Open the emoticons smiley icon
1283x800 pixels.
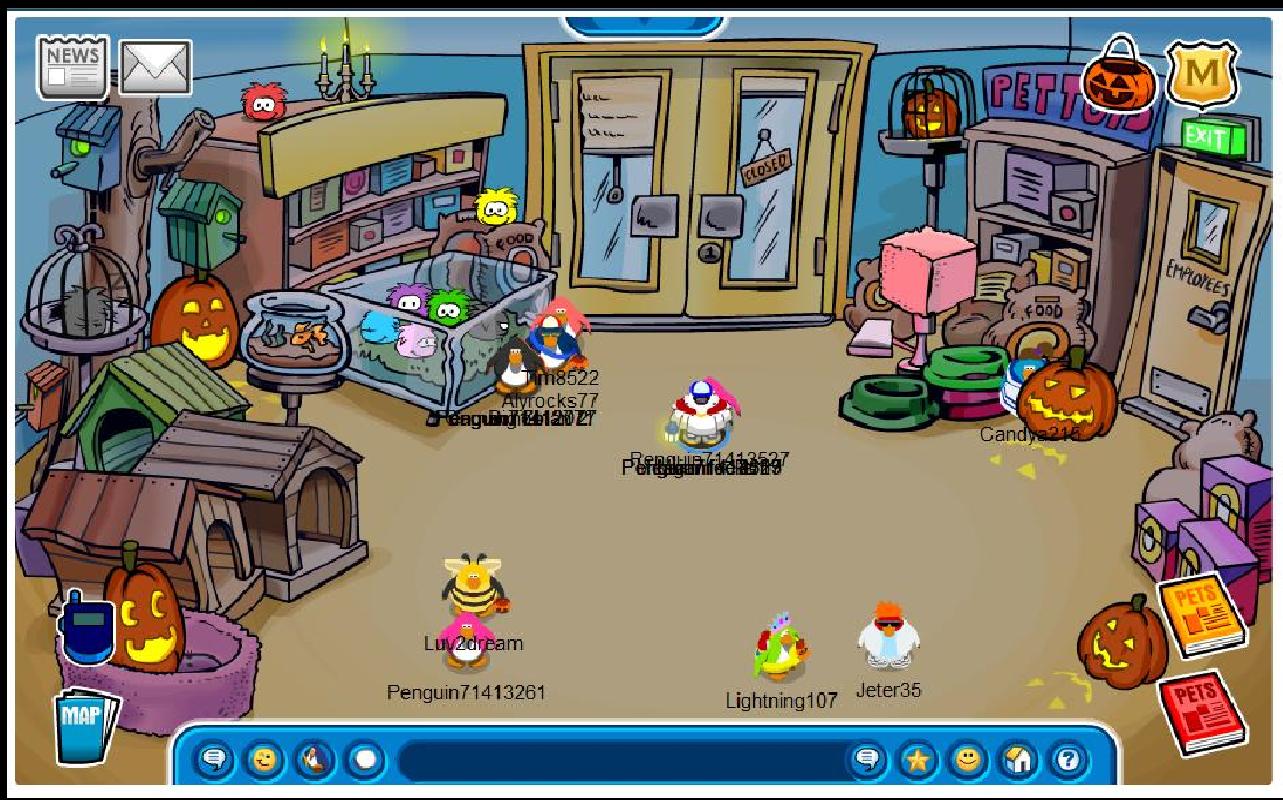pos(266,760)
